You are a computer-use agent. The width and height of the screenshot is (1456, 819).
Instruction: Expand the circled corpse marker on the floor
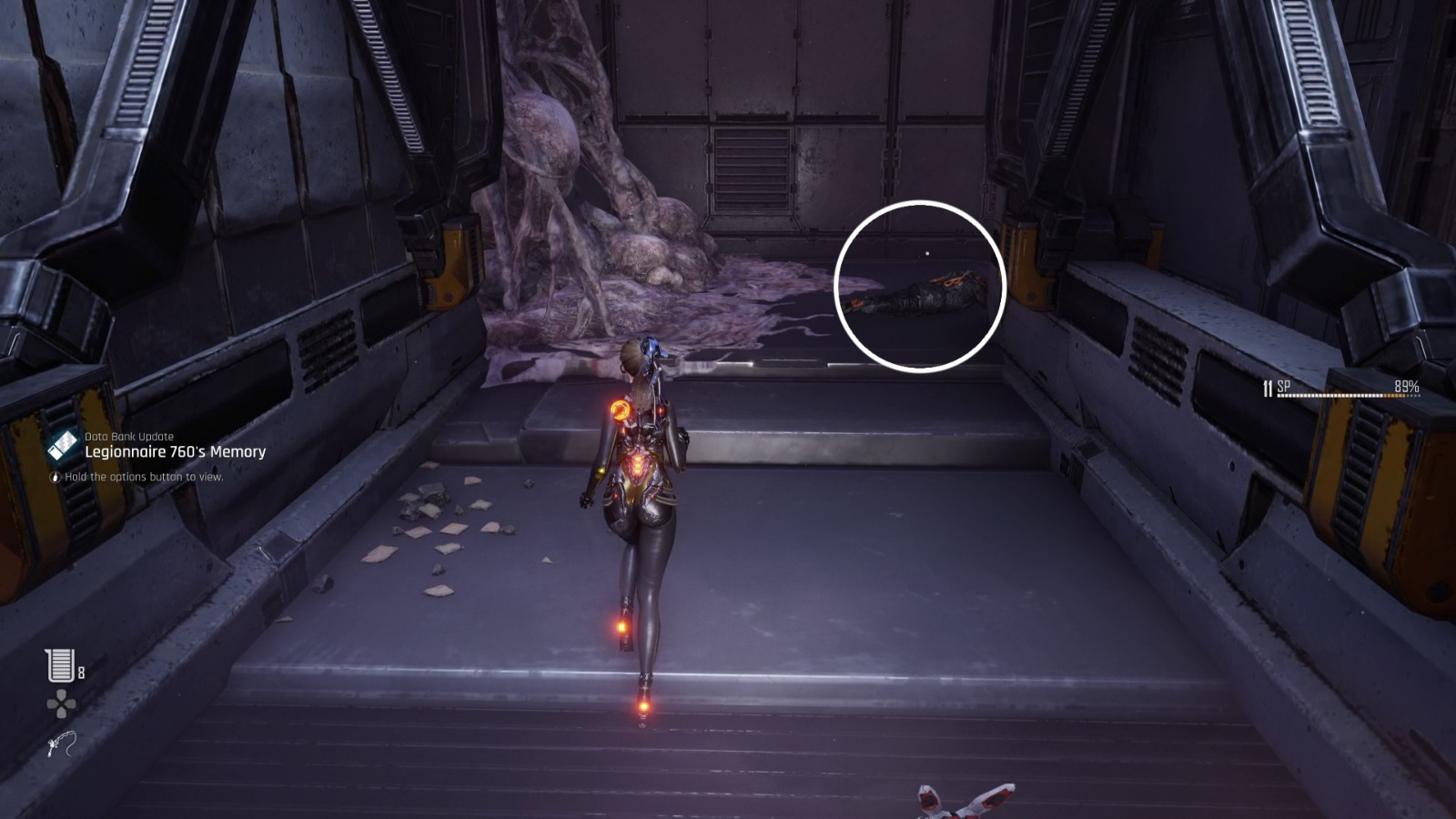pyautogui.click(x=921, y=286)
